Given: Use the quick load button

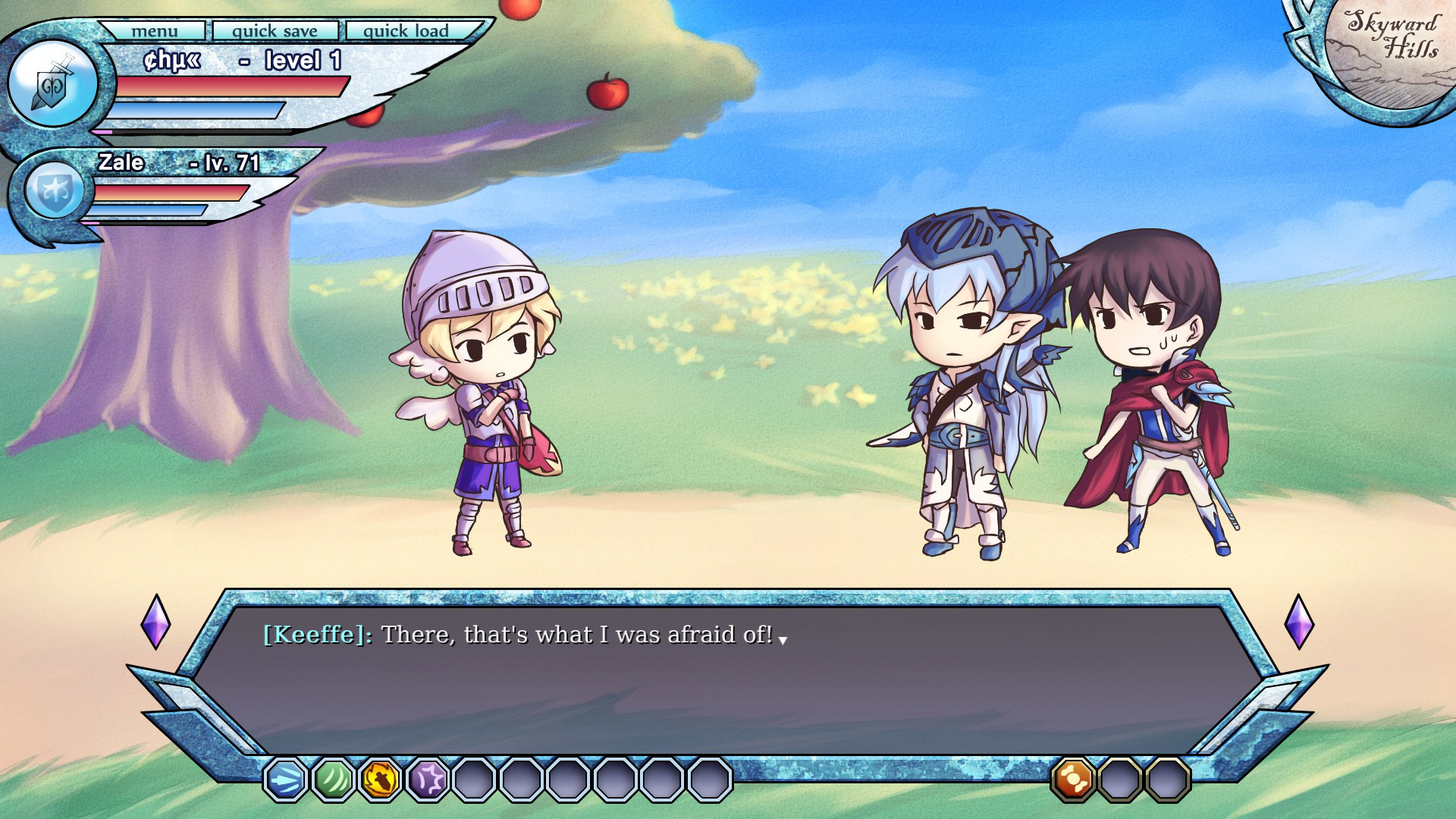Looking at the screenshot, I should (x=406, y=31).
